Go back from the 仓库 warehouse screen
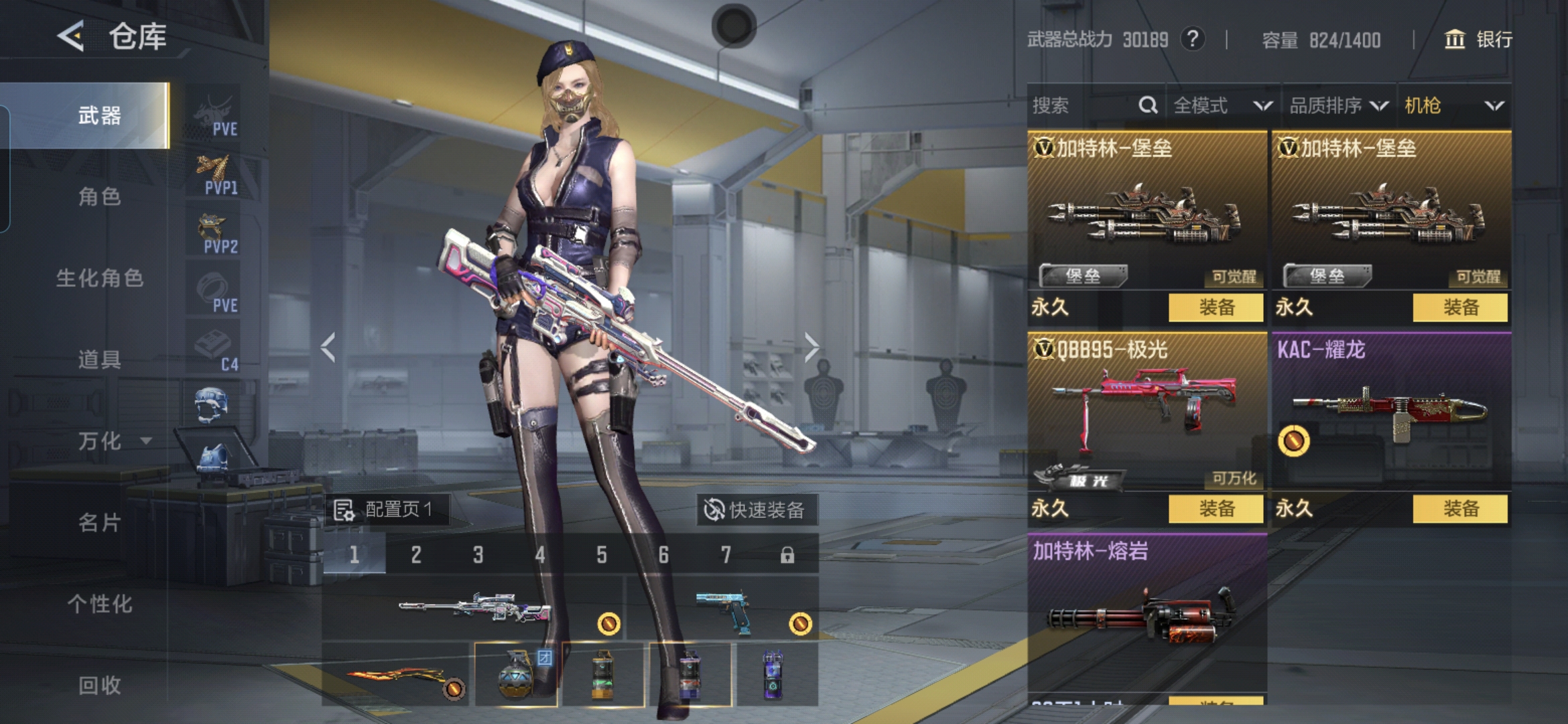Screen dimensions: 1568x724 pos(71,36)
